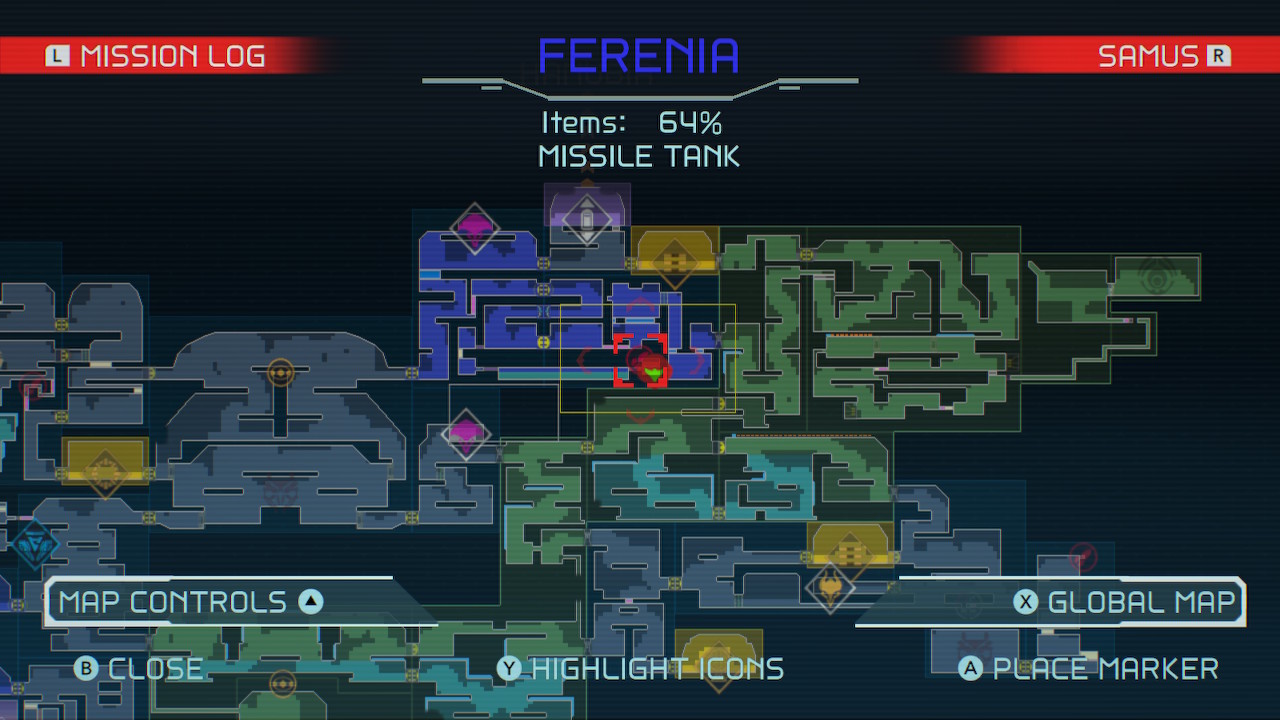Select the blue network station icon on the left

click(x=33, y=545)
